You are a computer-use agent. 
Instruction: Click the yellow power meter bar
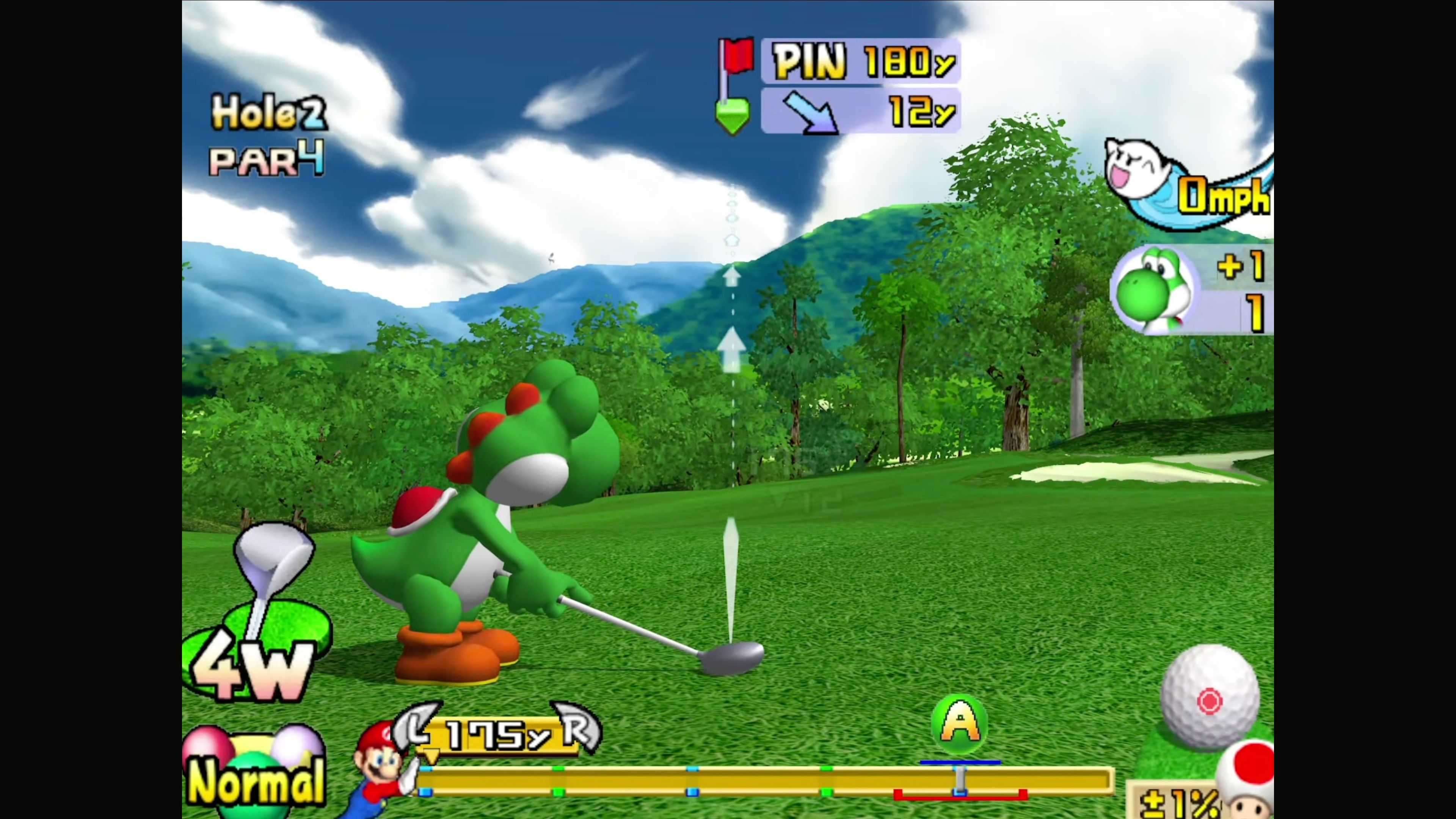coord(763,781)
